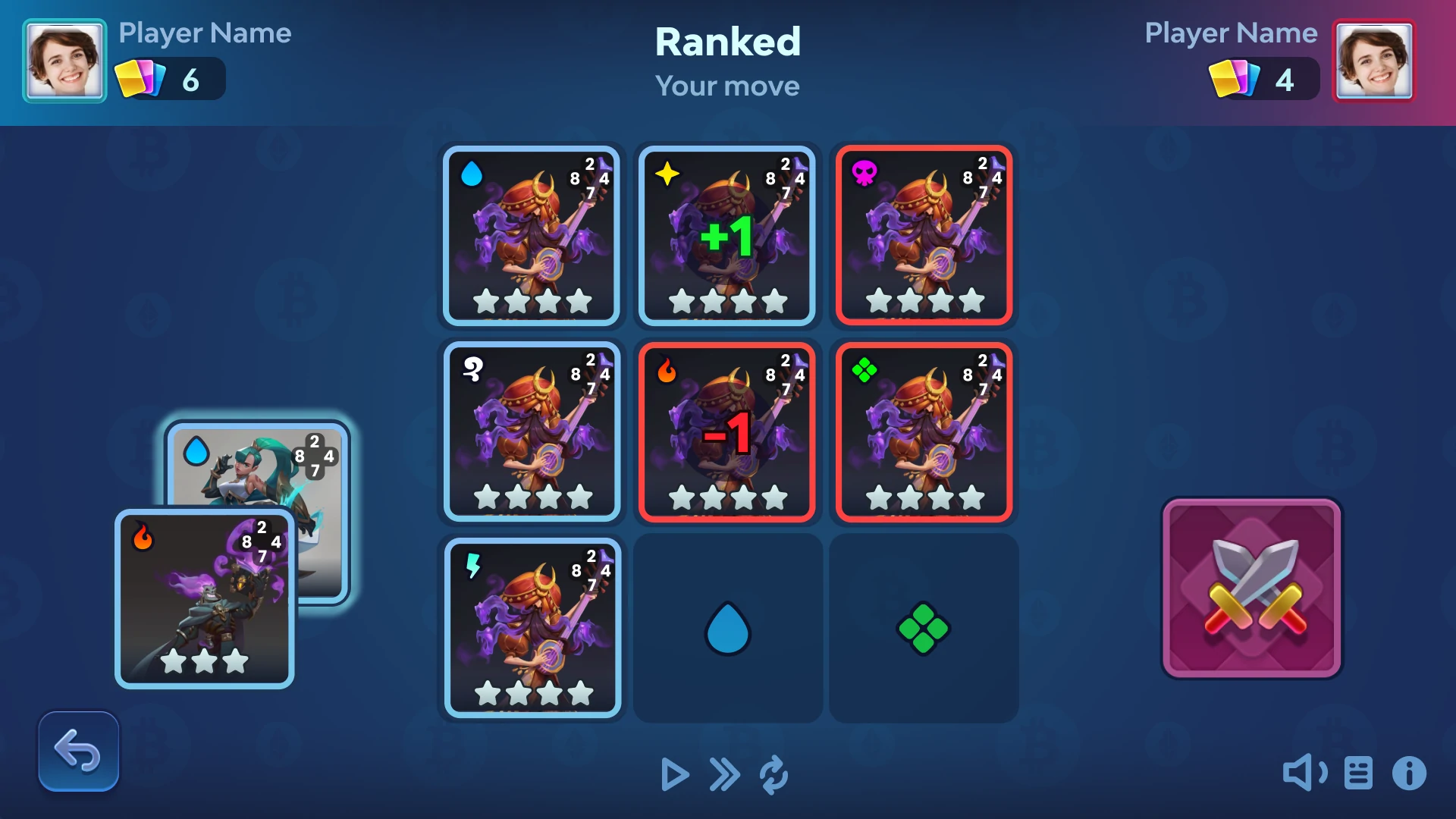Select the fire skeleton card in hand
1456x819 pixels.
tap(204, 599)
